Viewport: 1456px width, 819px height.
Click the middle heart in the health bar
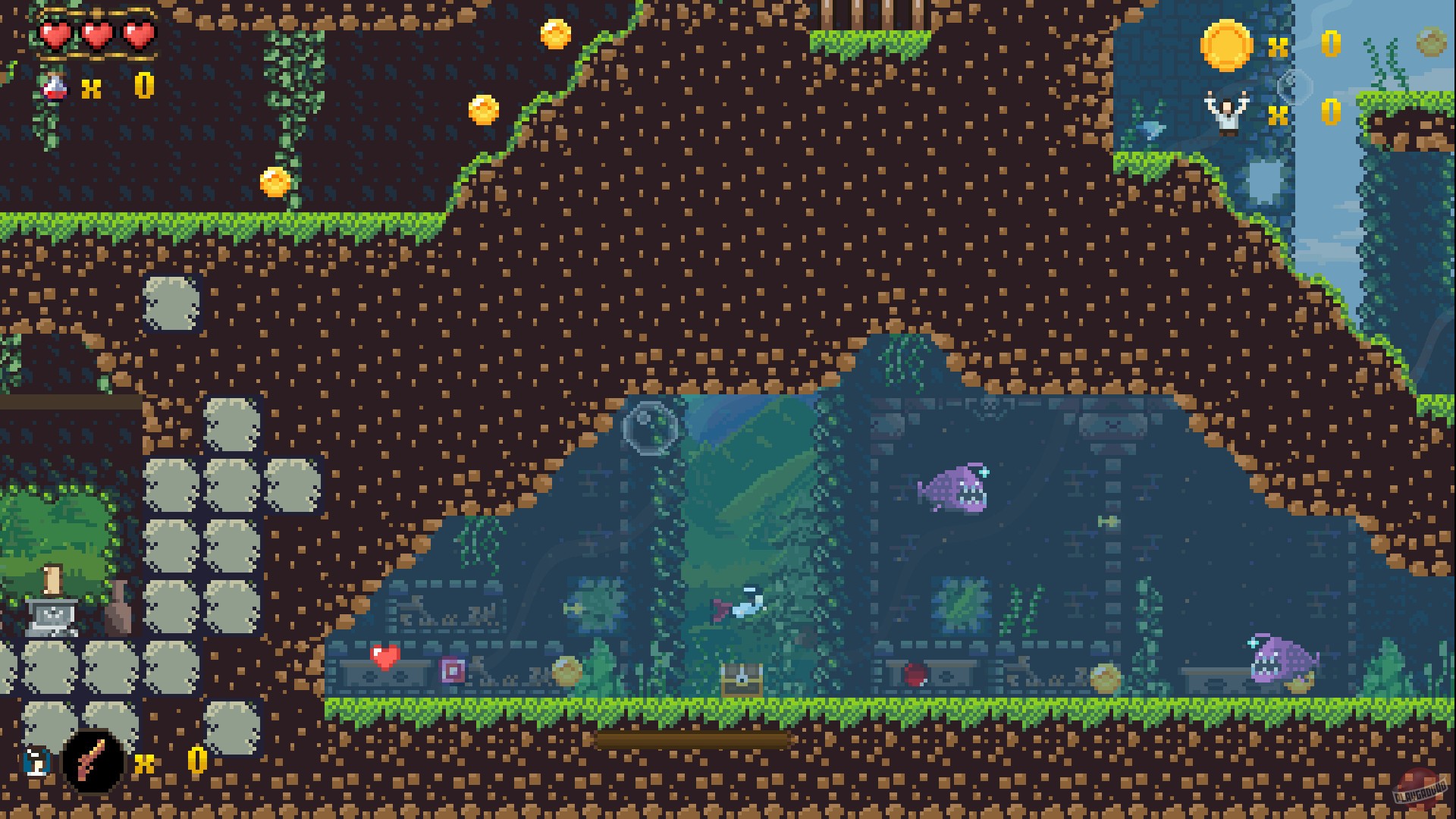[x=96, y=36]
